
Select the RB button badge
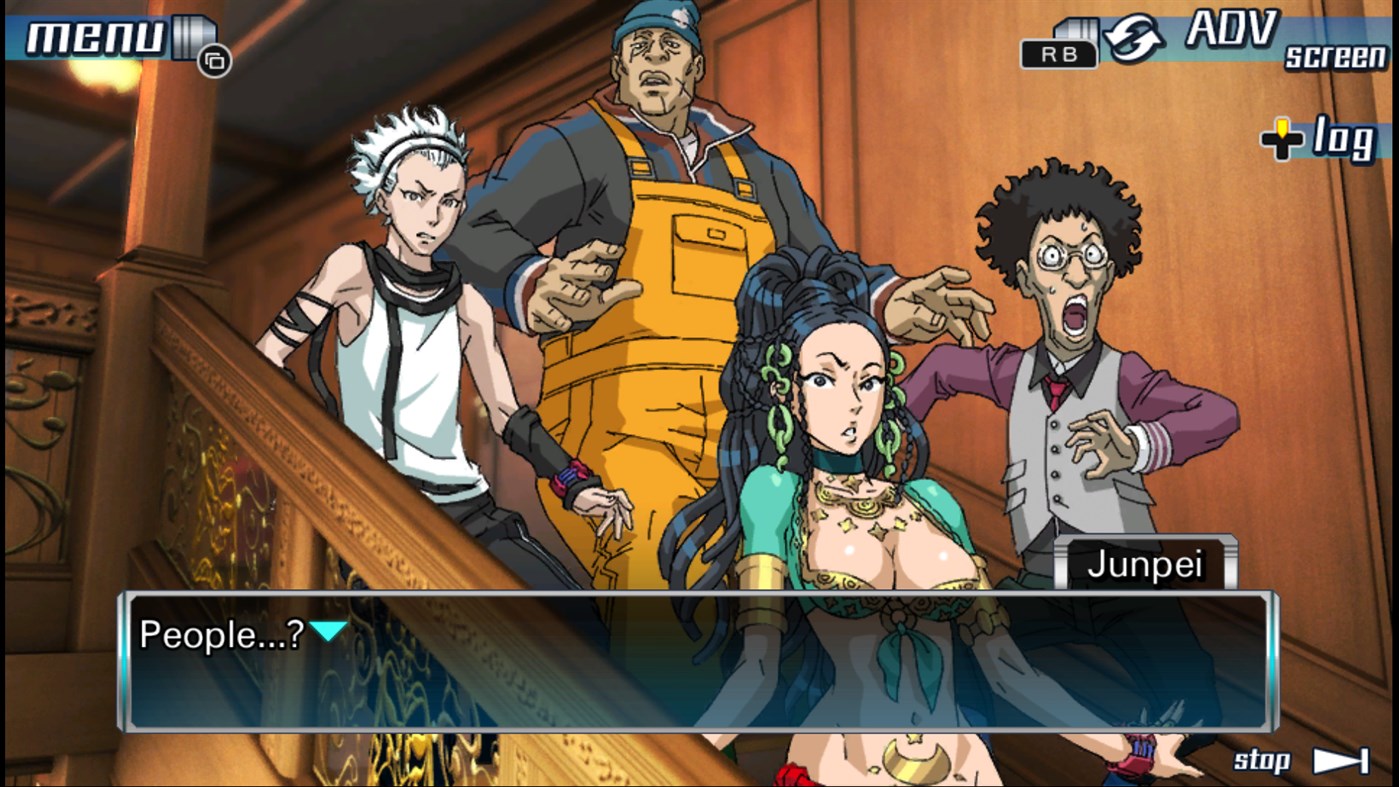(x=1058, y=53)
